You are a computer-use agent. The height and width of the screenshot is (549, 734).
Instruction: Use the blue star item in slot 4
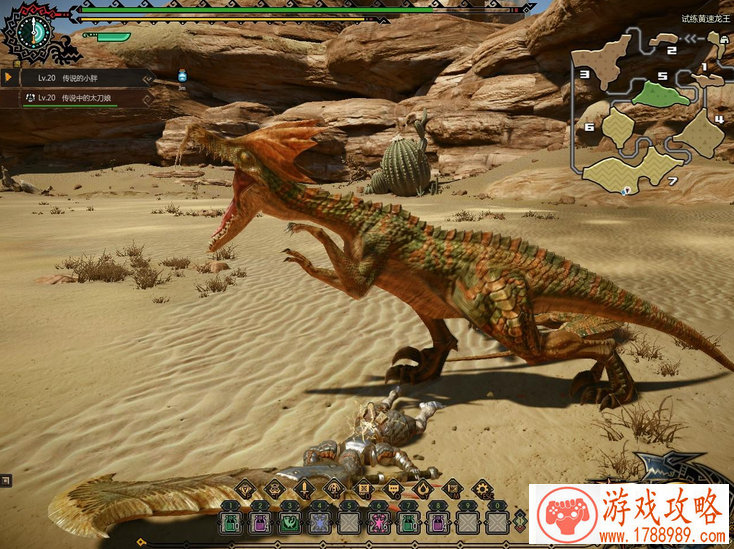(x=319, y=521)
